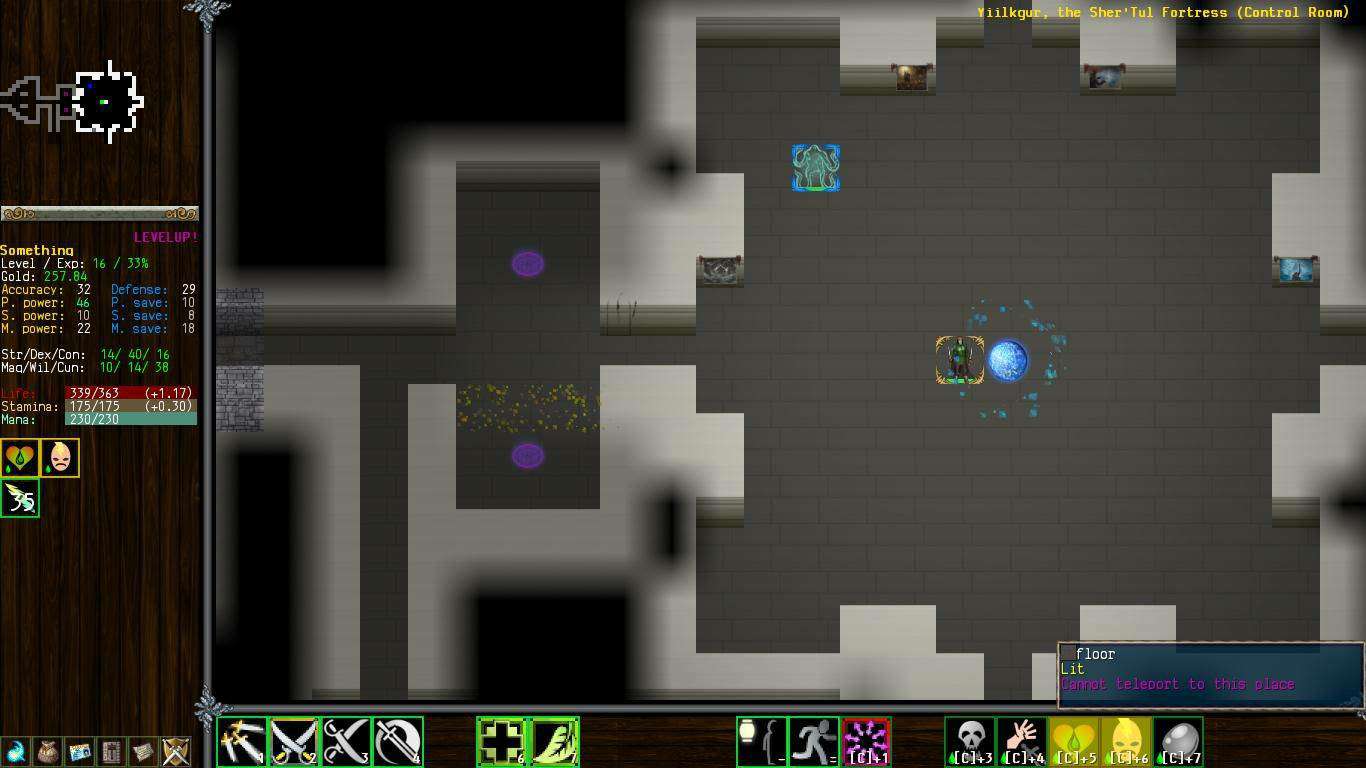1366x768 pixels.
Task: Use the grabbing hand talent
Action: tap(1022, 742)
